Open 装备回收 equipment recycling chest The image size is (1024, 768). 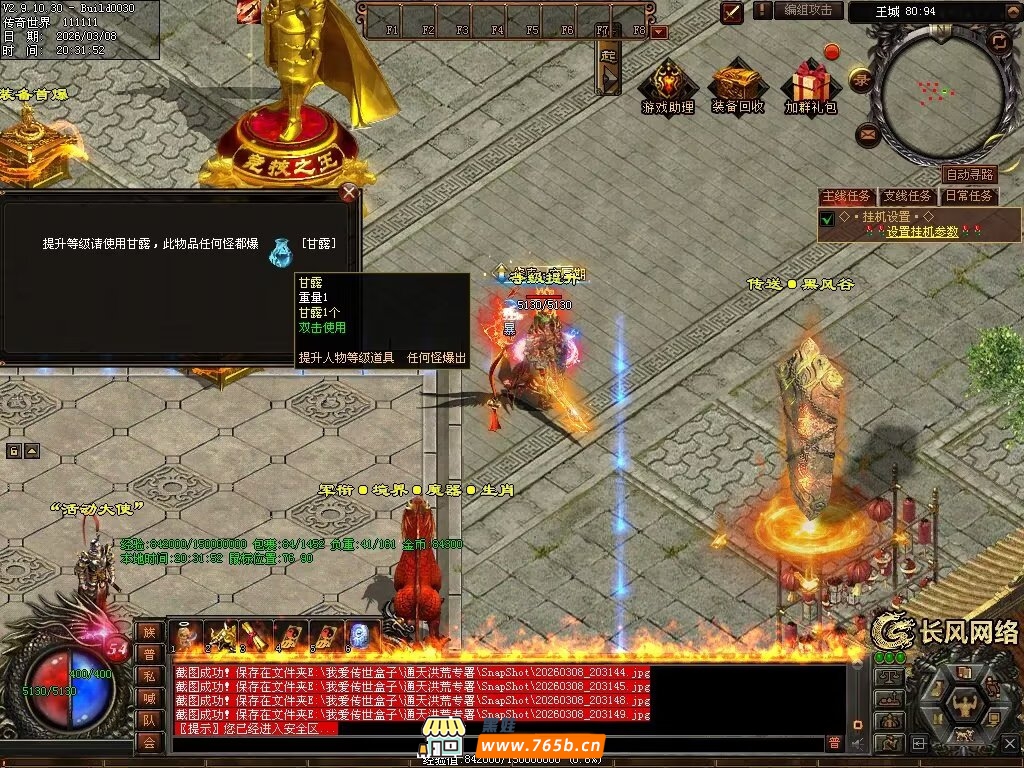(738, 83)
